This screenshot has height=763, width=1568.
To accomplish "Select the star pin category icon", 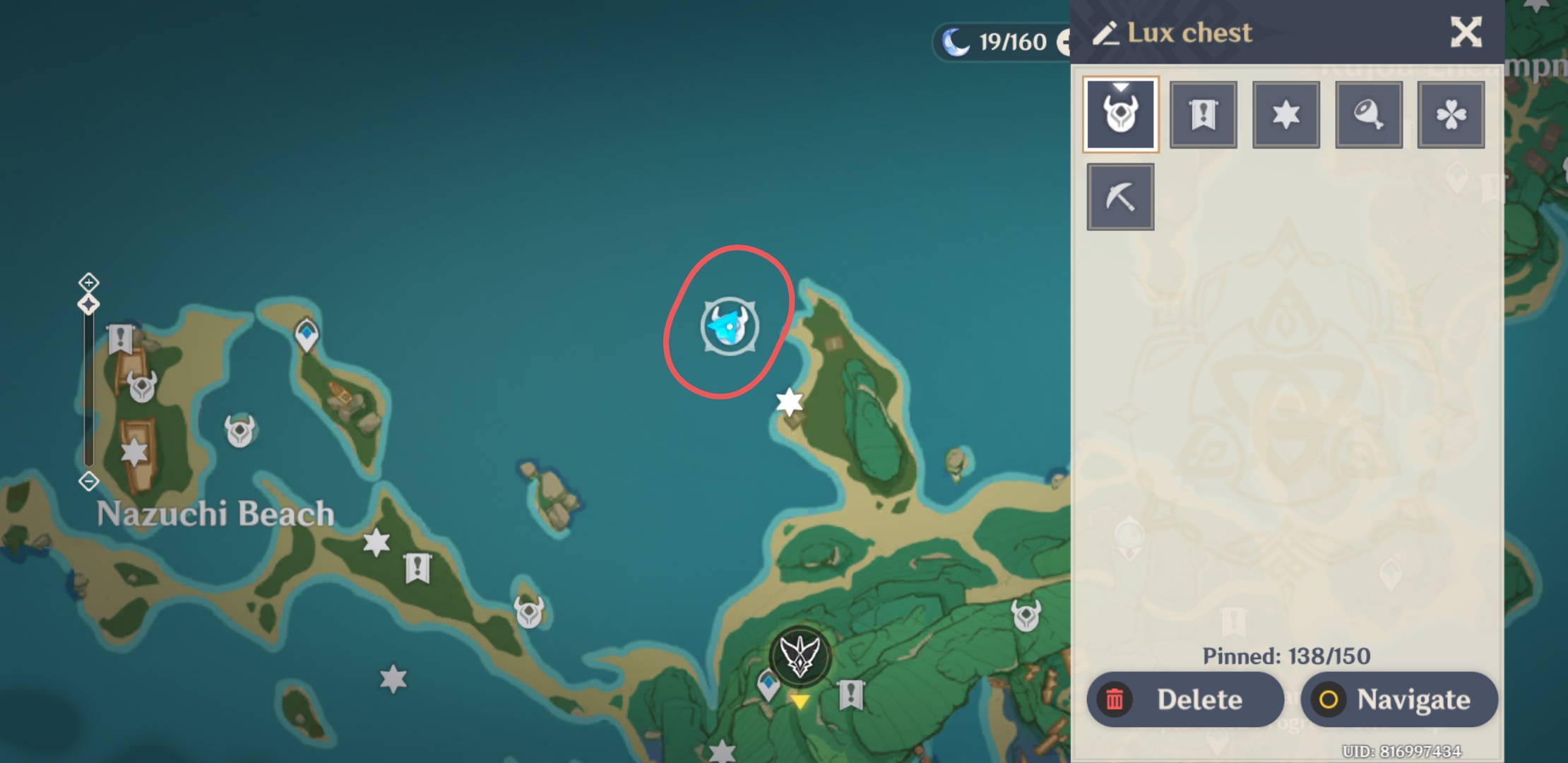I will 1285,114.
